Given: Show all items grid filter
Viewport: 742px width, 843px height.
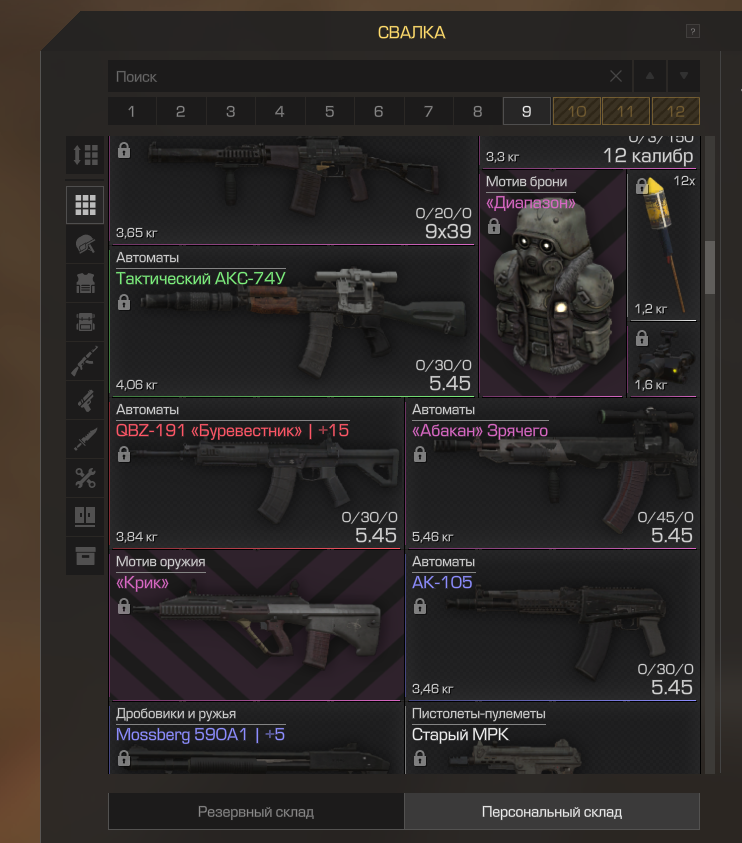Looking at the screenshot, I should coord(85,205).
